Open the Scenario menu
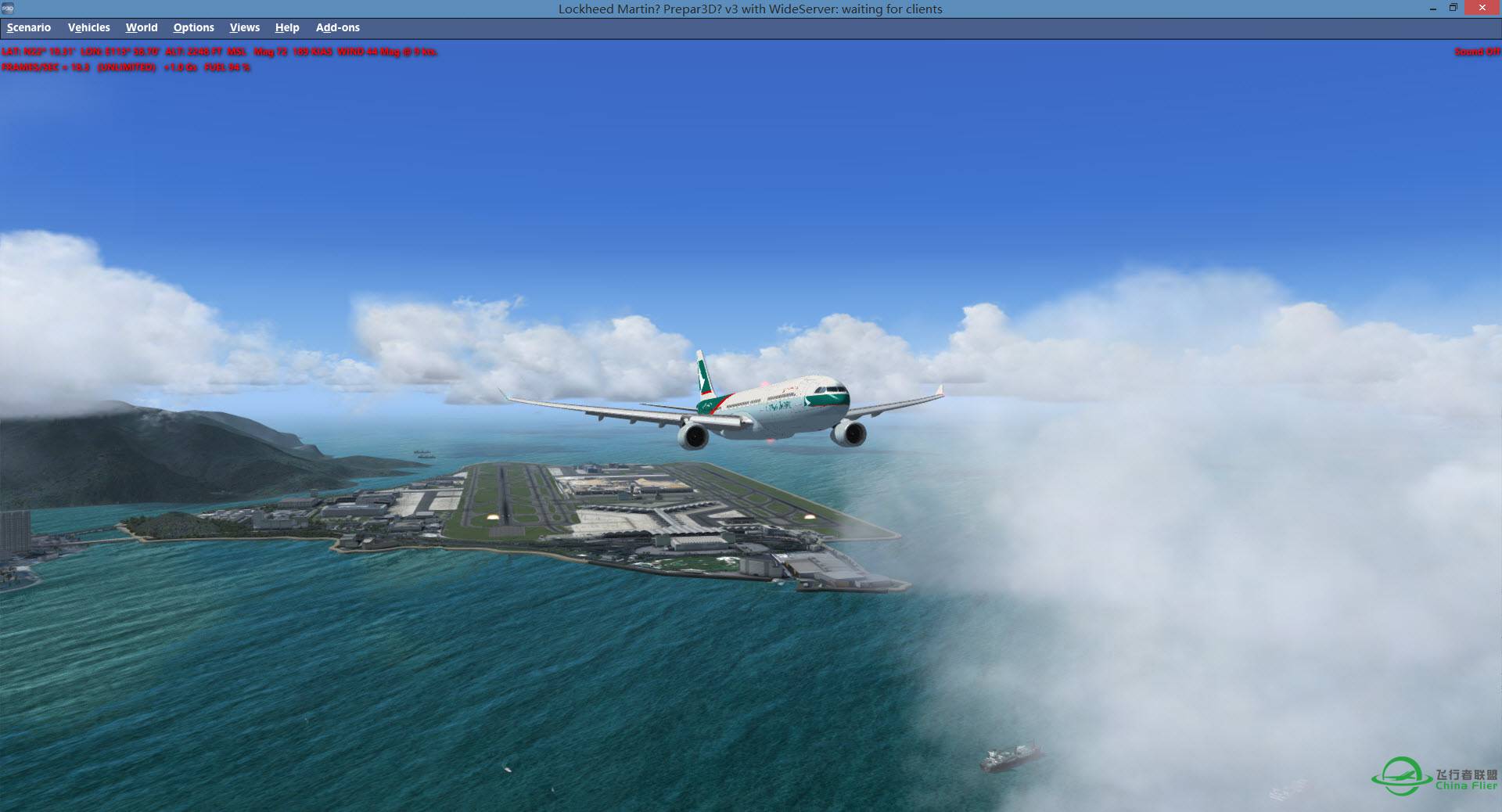 (x=29, y=27)
